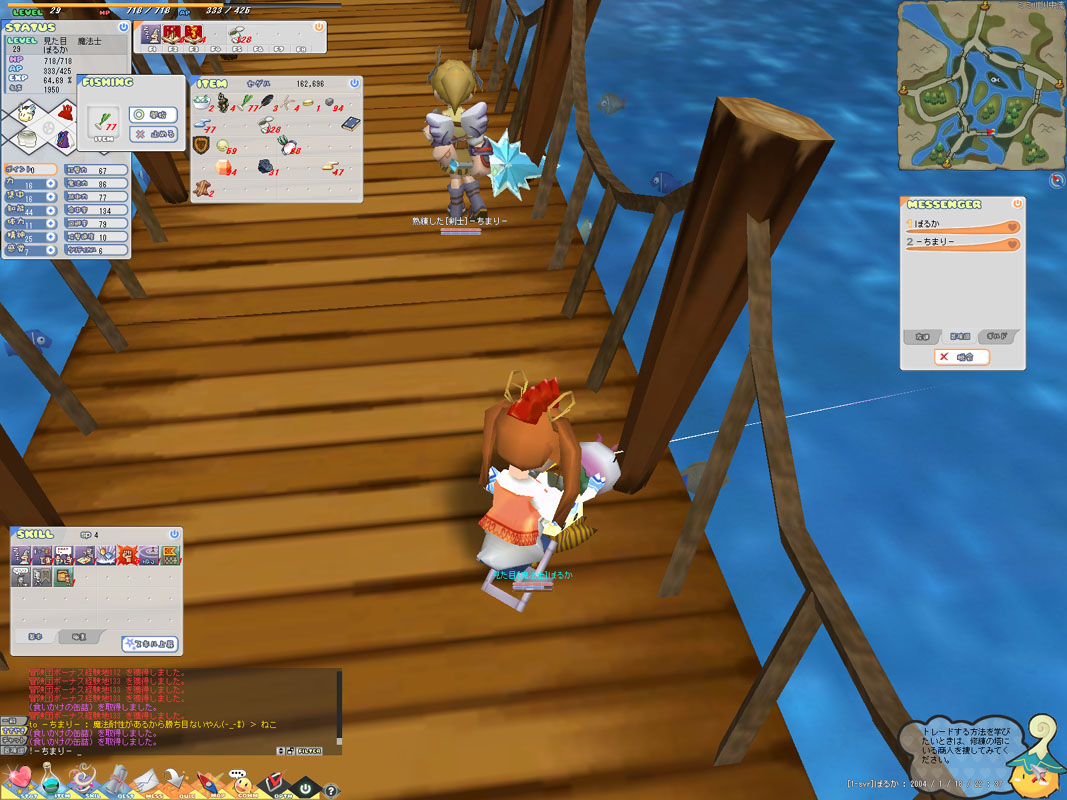
Task: Open the FILTER option in chat box
Action: 309,750
